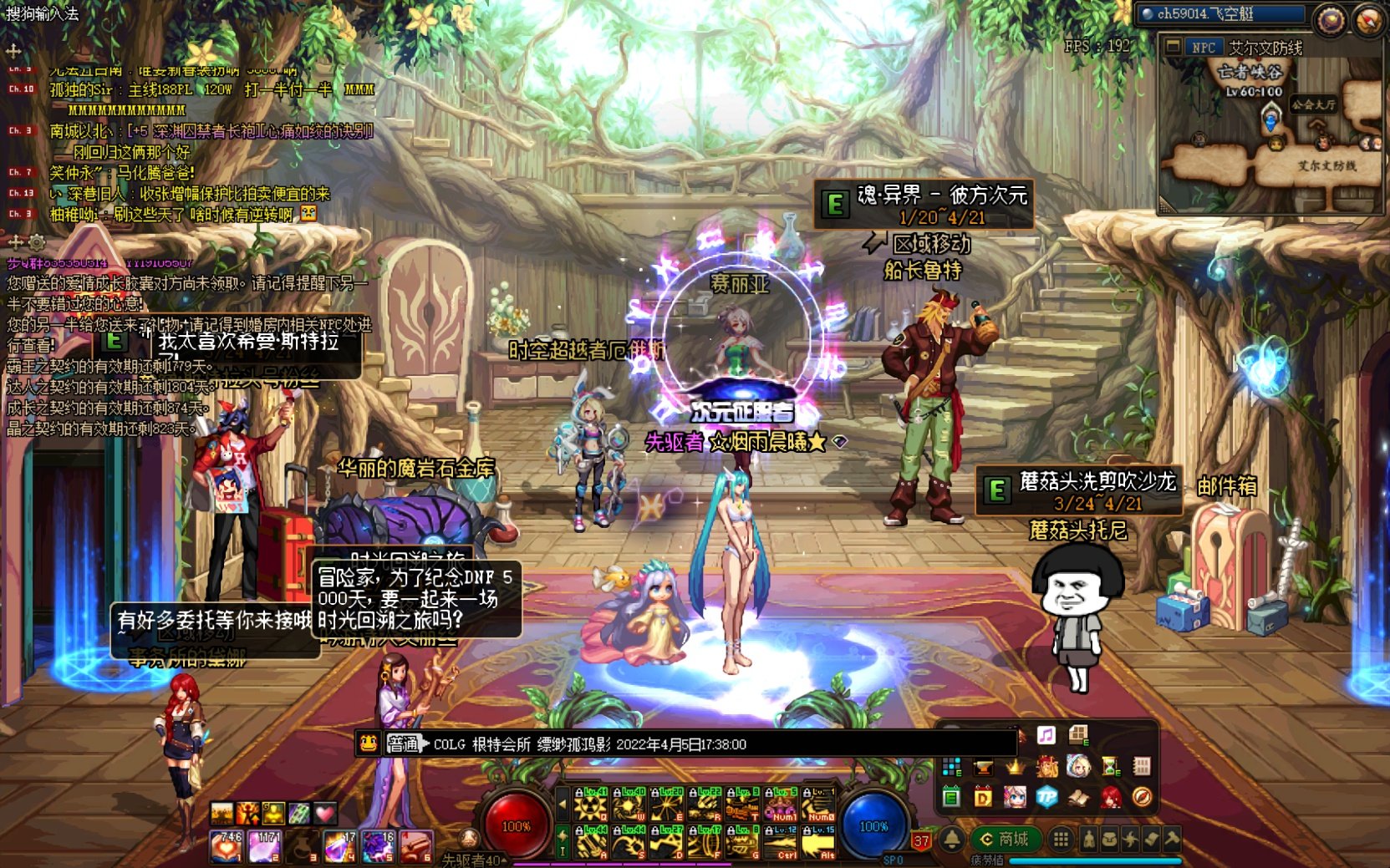1390x868 pixels.
Task: Minimize the minimap with window button
Action: click(1173, 48)
